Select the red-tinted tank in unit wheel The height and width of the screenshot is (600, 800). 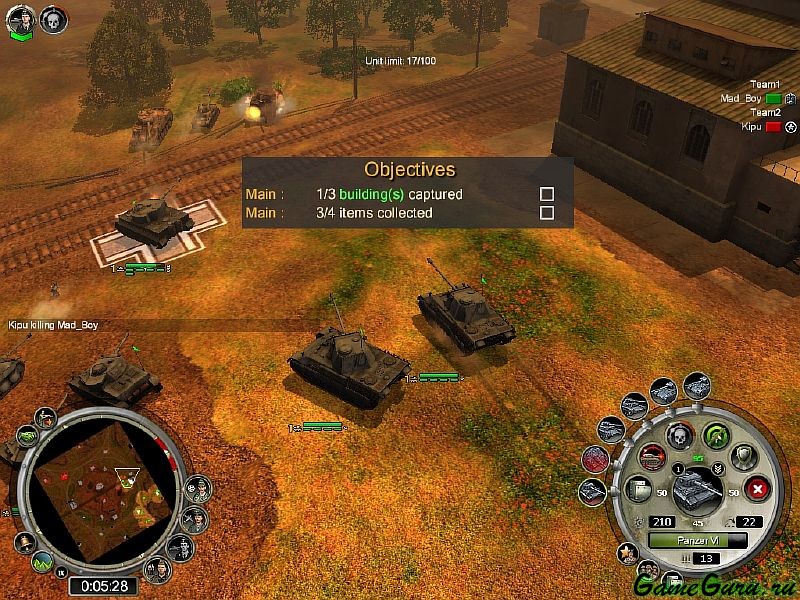click(x=594, y=459)
